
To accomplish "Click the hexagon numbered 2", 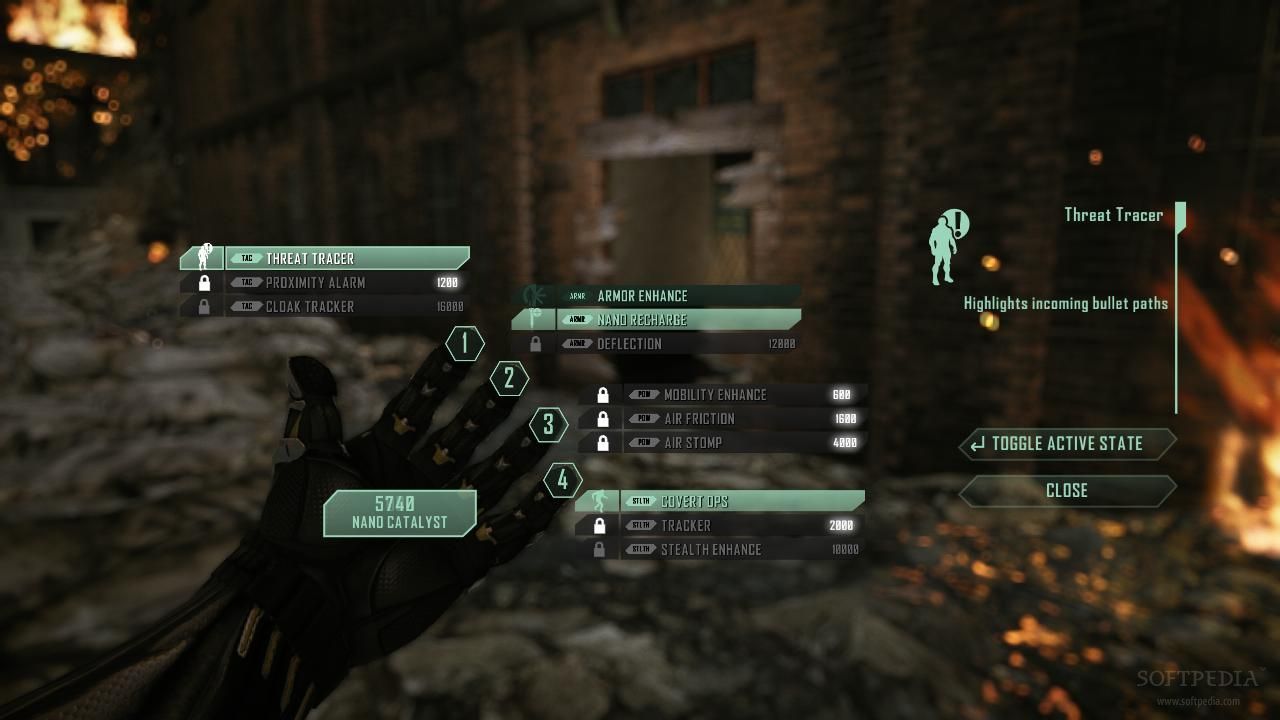I will (509, 378).
